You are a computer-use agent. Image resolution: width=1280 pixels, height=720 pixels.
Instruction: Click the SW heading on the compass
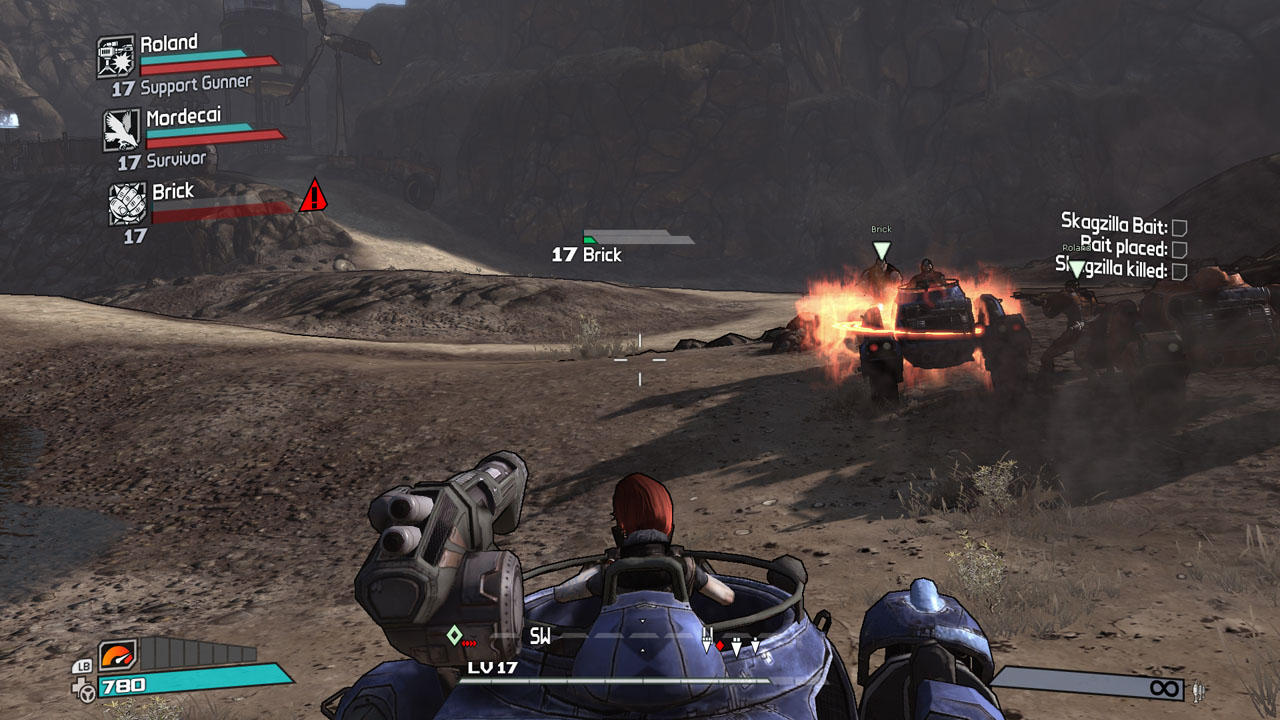coord(540,636)
